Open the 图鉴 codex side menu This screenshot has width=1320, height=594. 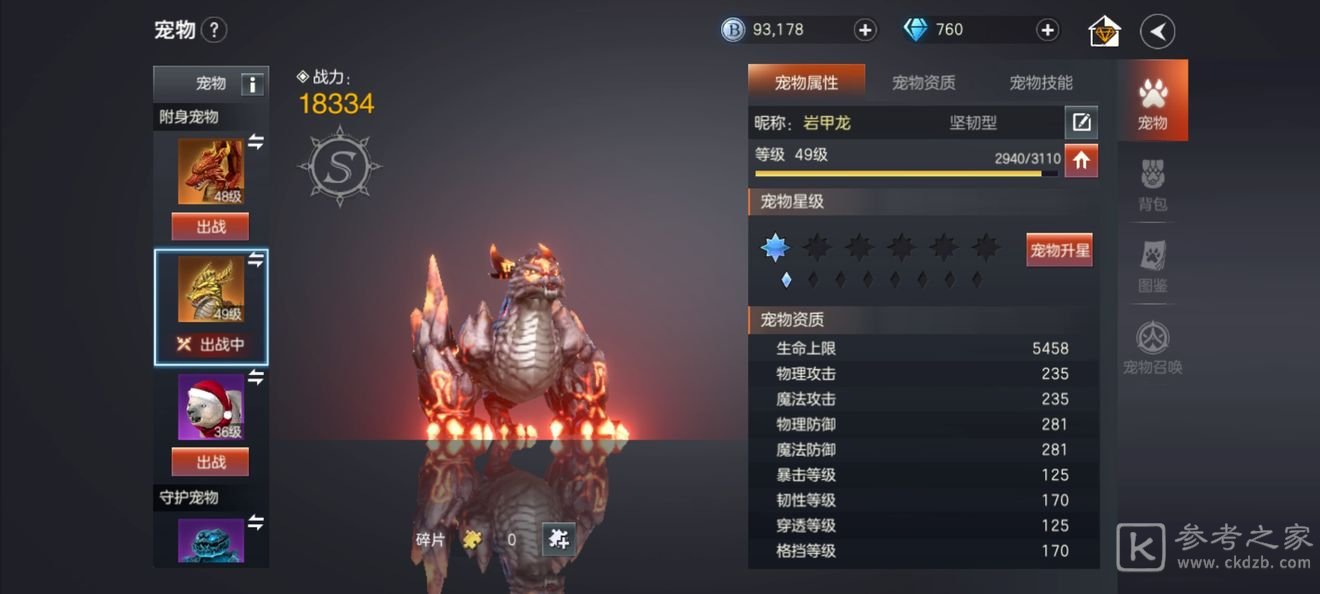click(x=1153, y=267)
